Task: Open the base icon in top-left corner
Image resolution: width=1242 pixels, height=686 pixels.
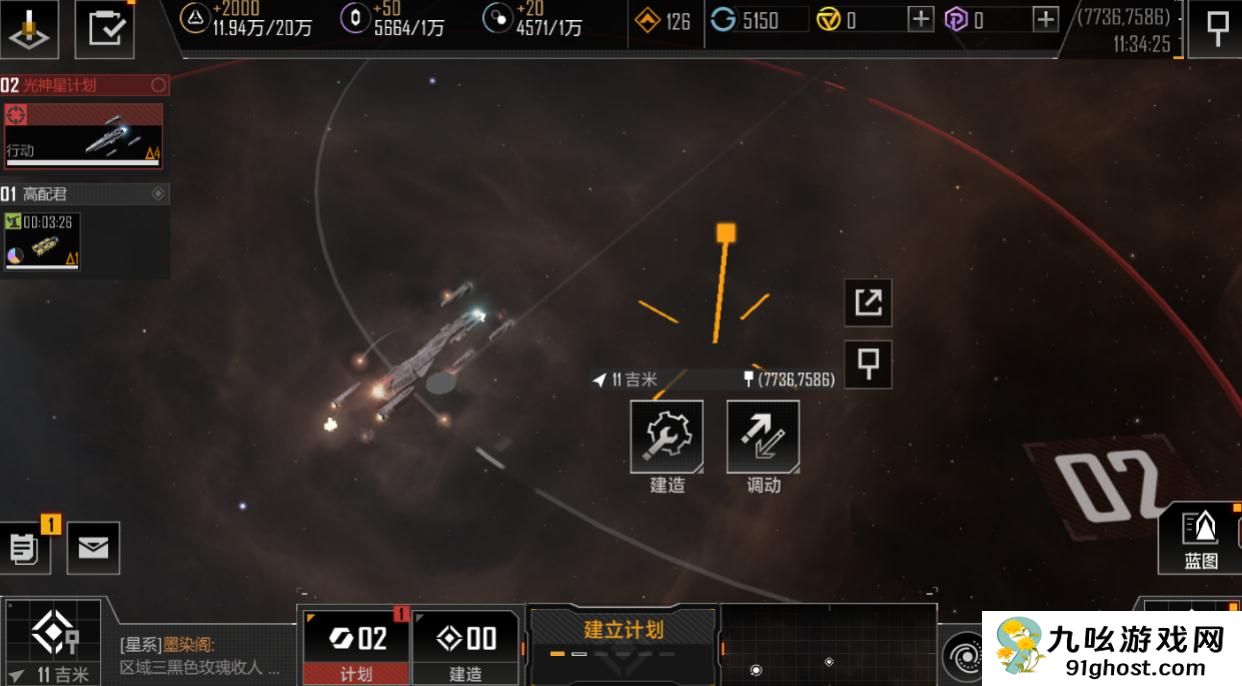Action: pos(29,28)
